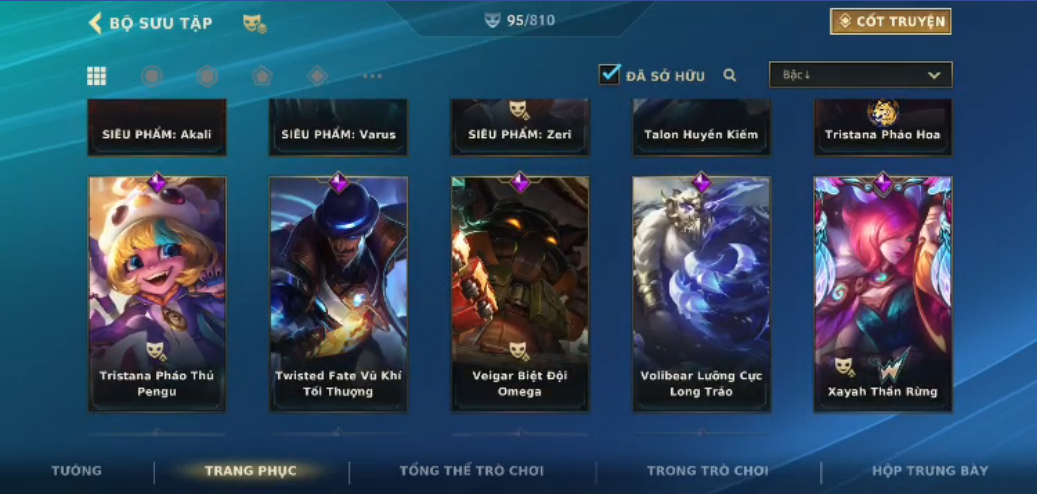Select Talon Huyền Kiếm skin card

click(701, 128)
